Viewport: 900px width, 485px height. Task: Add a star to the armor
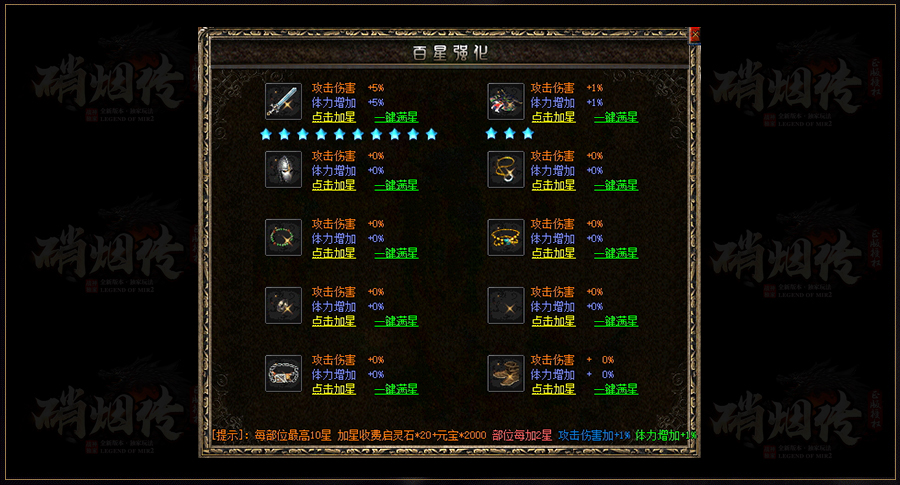[x=553, y=117]
